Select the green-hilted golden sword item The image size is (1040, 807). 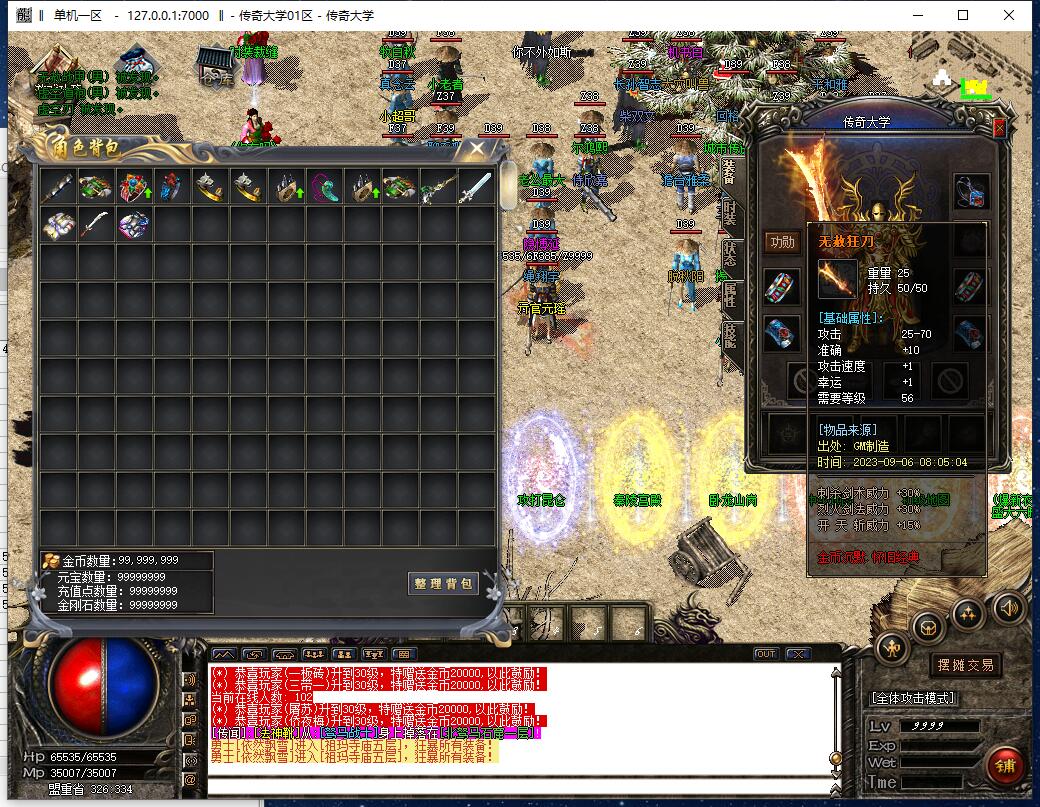(x=437, y=187)
